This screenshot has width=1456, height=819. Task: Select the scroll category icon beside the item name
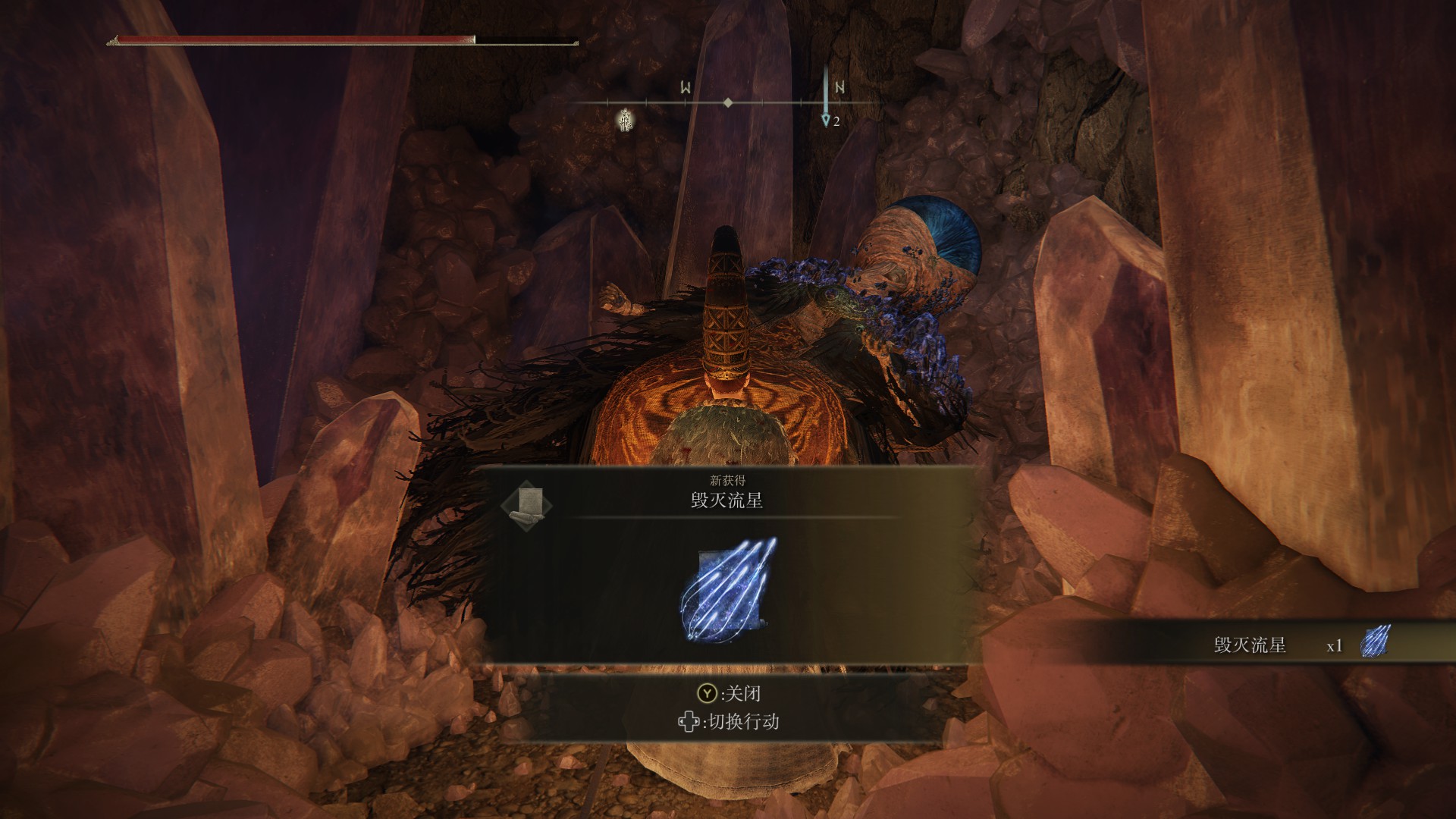pos(527,504)
